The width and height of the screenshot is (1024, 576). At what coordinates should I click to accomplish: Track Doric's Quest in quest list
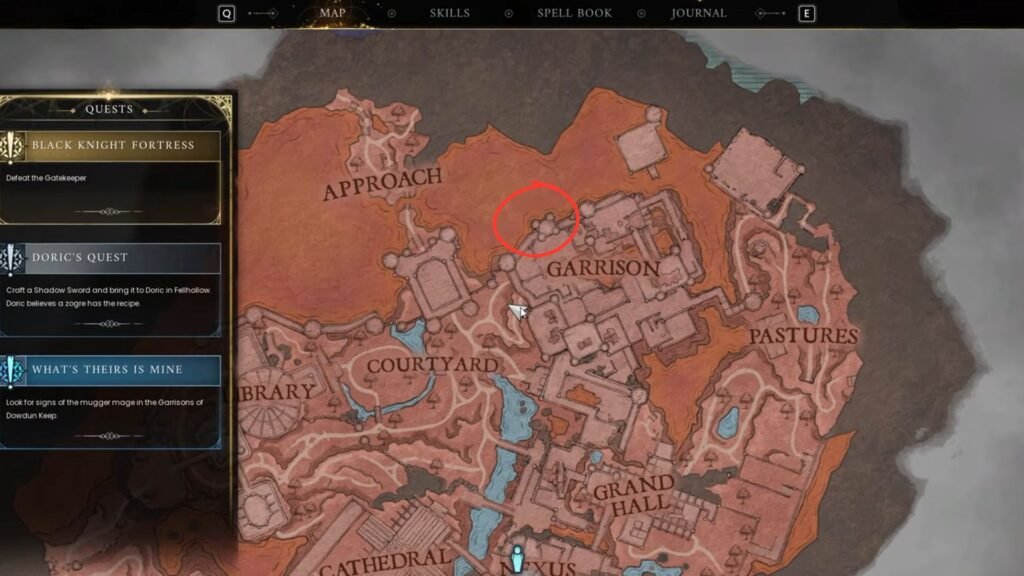(113, 258)
